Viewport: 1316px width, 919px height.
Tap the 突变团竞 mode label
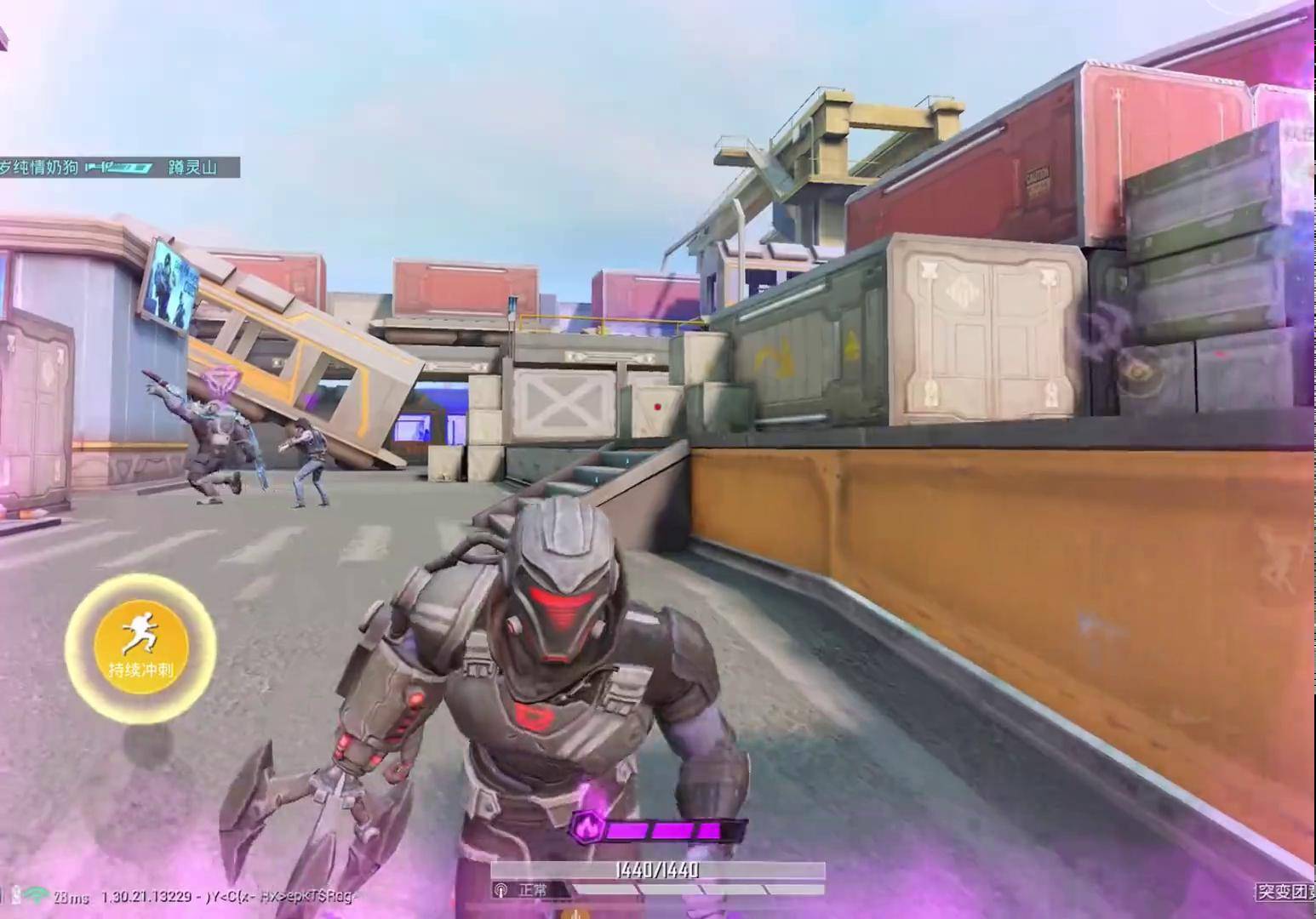pos(1285,892)
